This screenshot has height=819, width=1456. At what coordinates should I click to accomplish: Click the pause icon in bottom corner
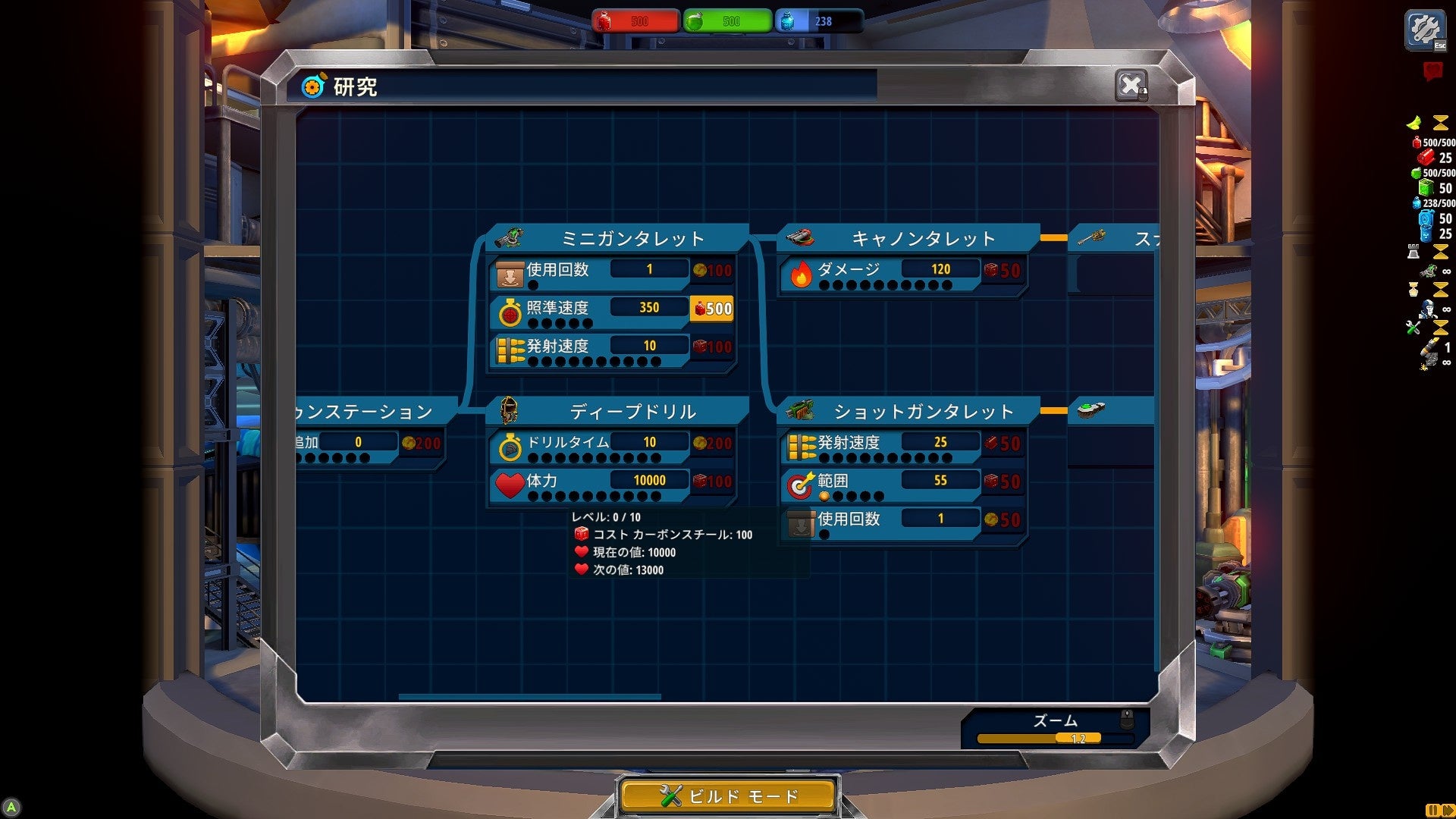pyautogui.click(x=1432, y=810)
